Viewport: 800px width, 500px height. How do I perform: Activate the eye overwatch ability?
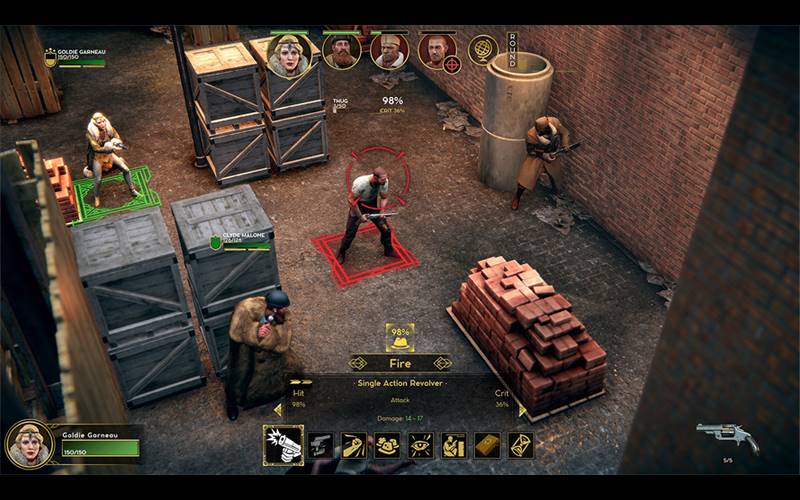(421, 445)
